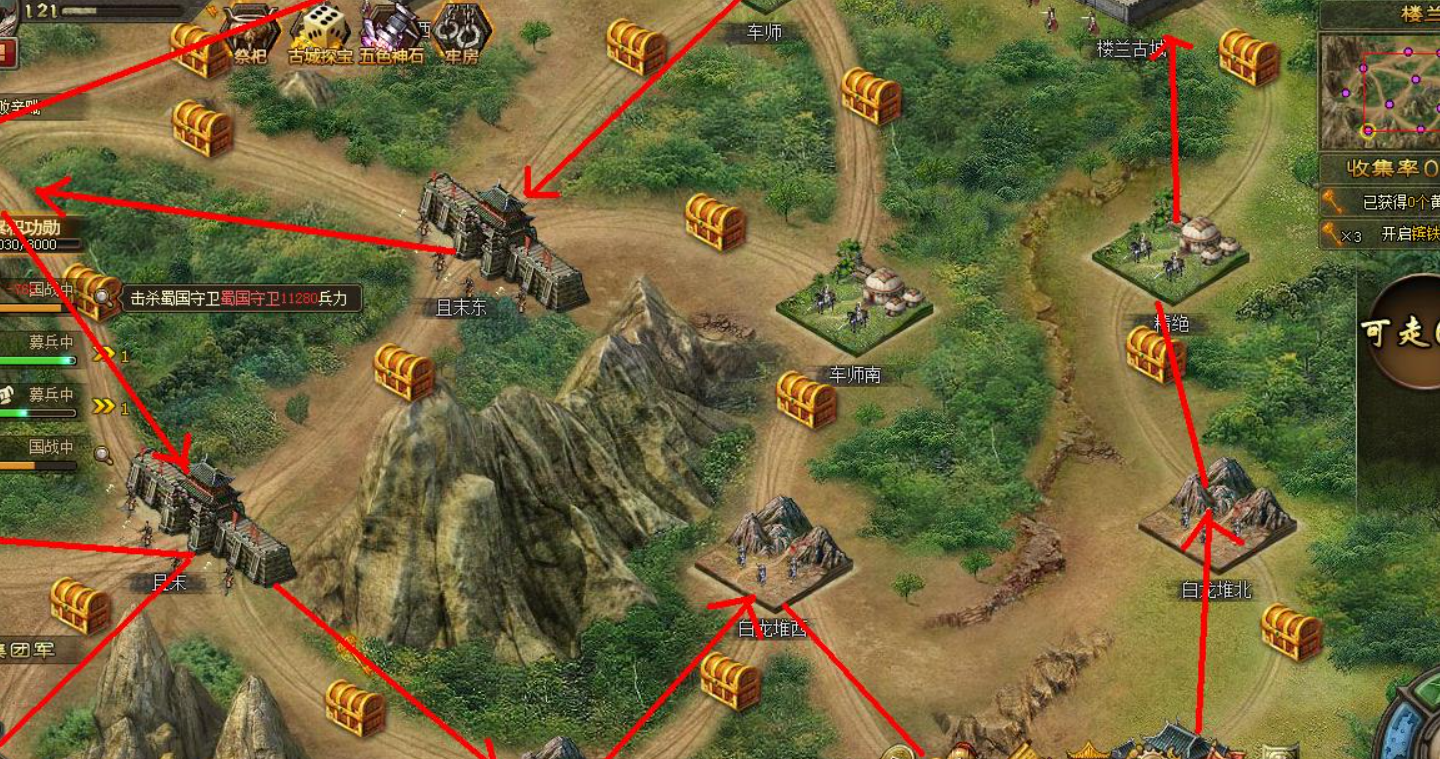Viewport: 1440px width, 759px height.
Task: Select the 击杀蜀国守卫 quest tracker
Action: coord(240,298)
